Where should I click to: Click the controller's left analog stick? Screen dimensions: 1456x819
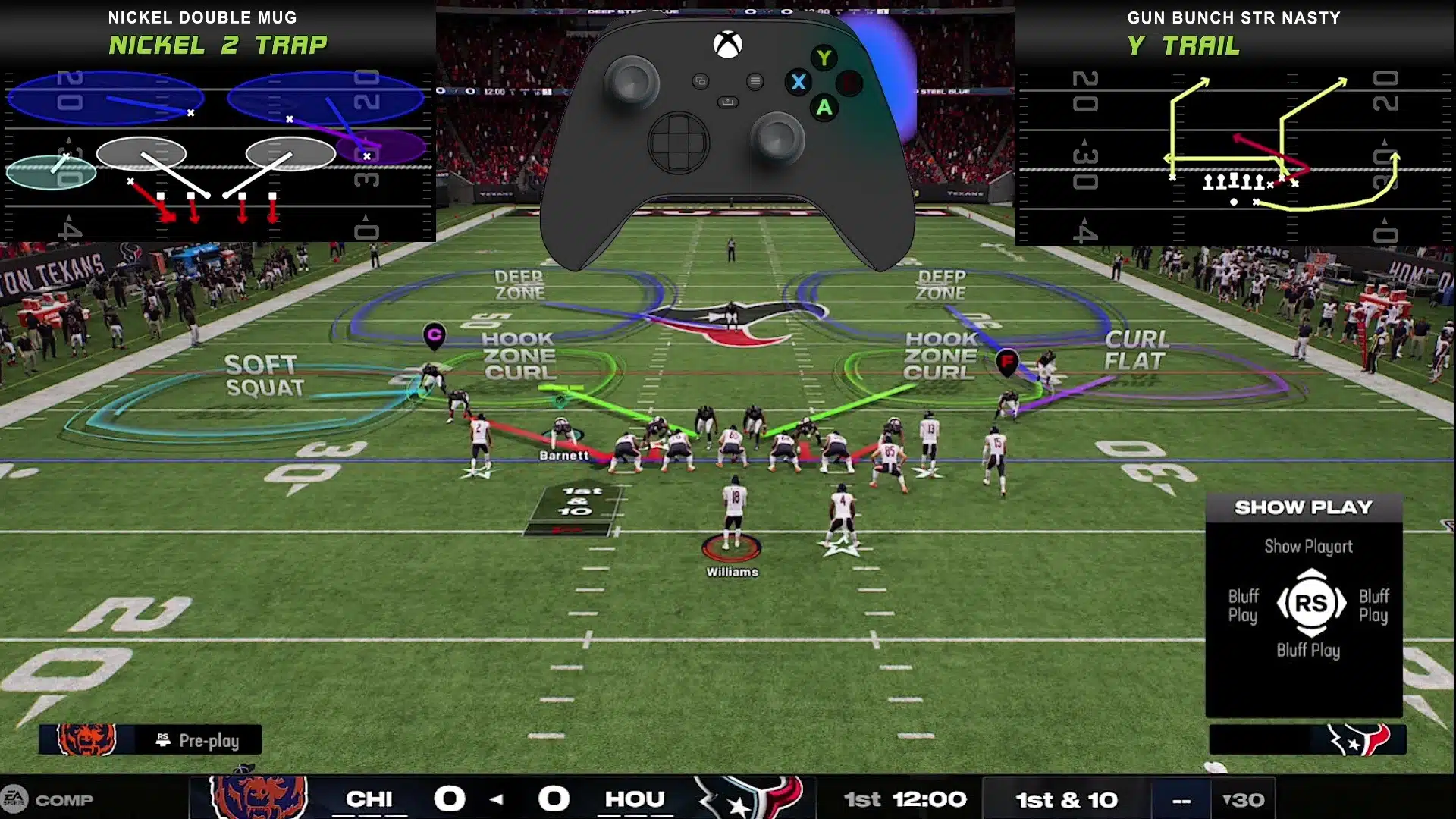pyautogui.click(x=632, y=80)
